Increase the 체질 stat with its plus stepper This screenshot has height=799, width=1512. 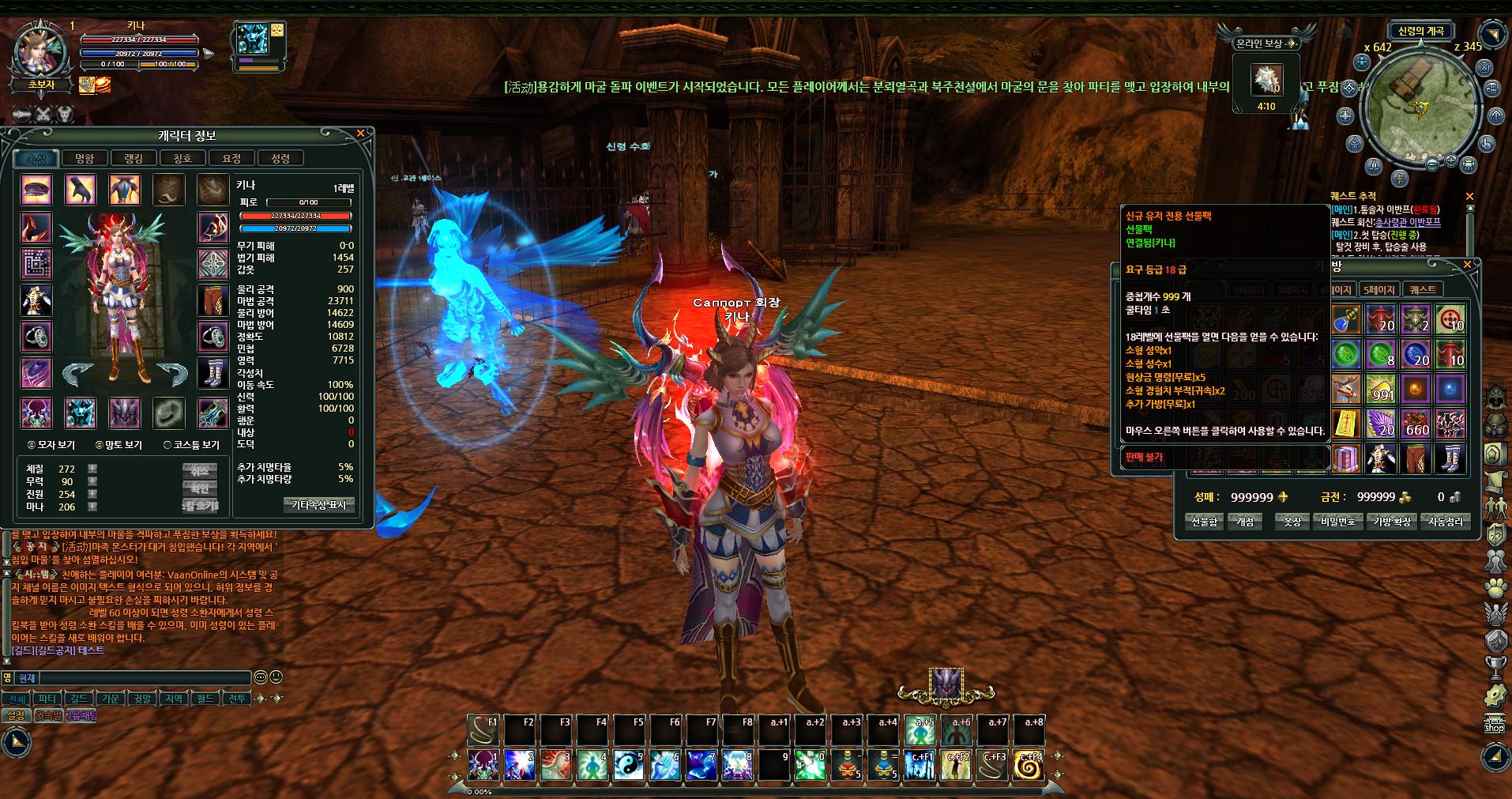click(92, 470)
